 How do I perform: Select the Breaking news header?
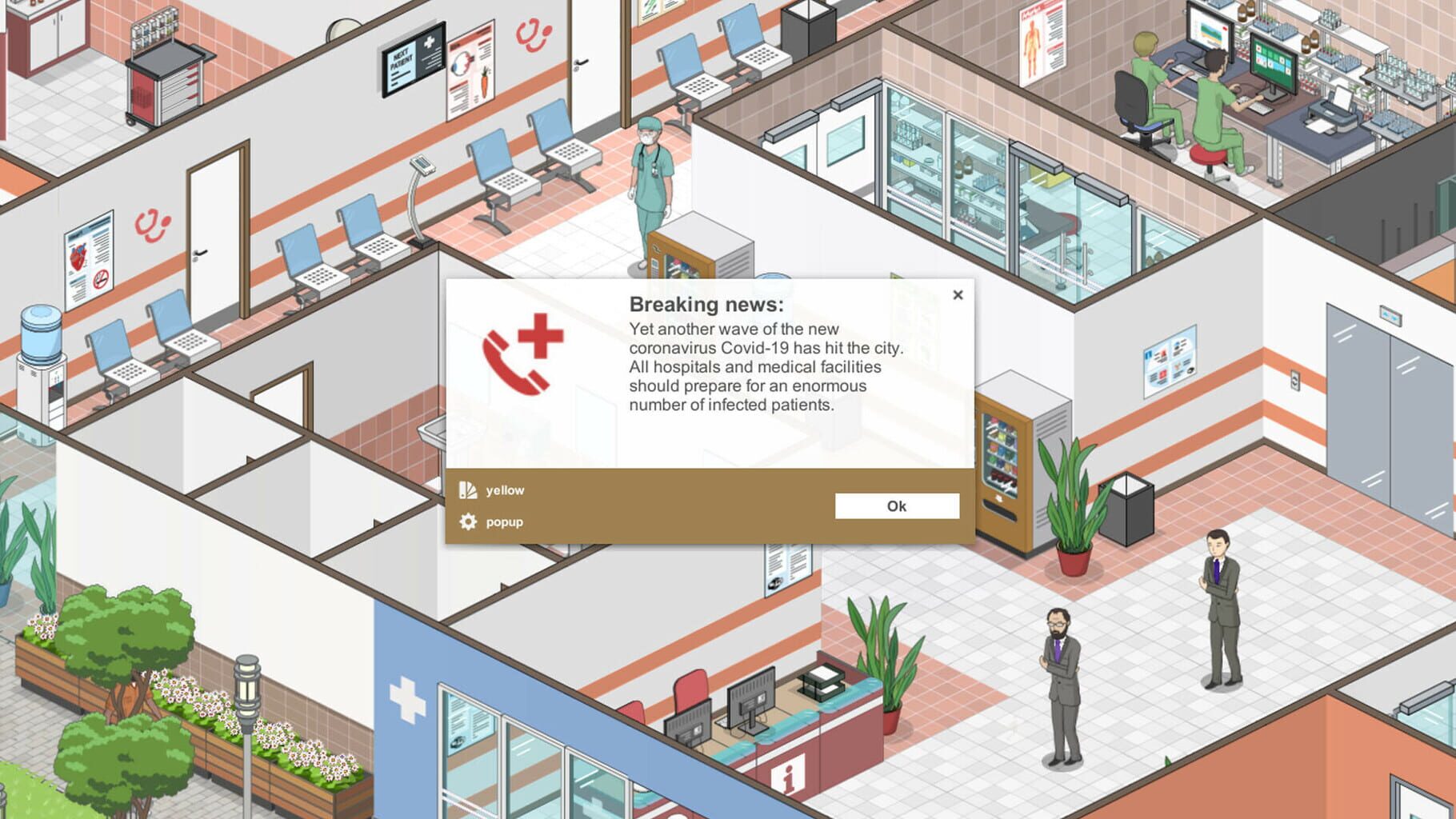[x=707, y=304]
